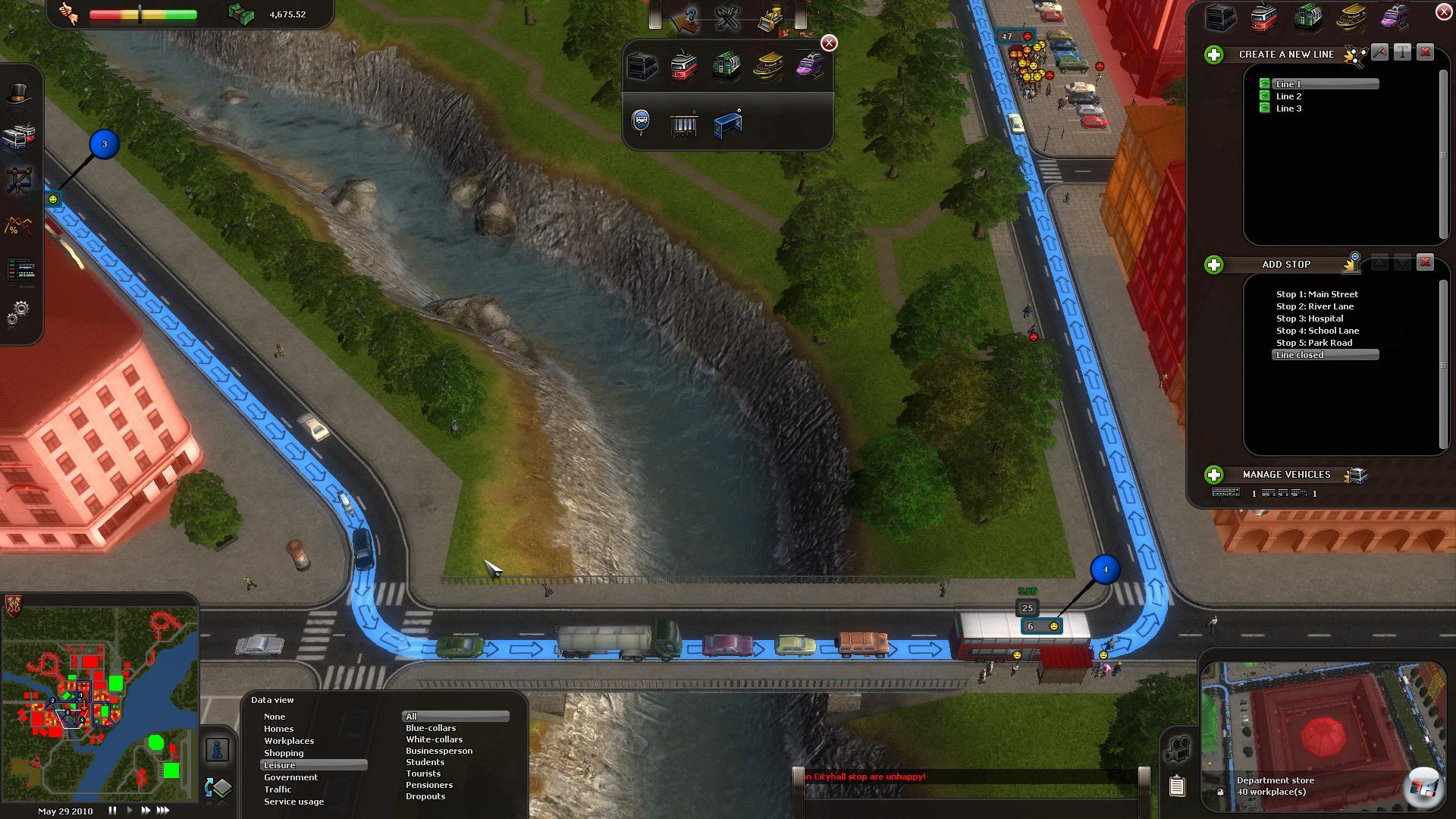Add a stop with the green plus
This screenshot has height=819, width=1456.
point(1214,265)
